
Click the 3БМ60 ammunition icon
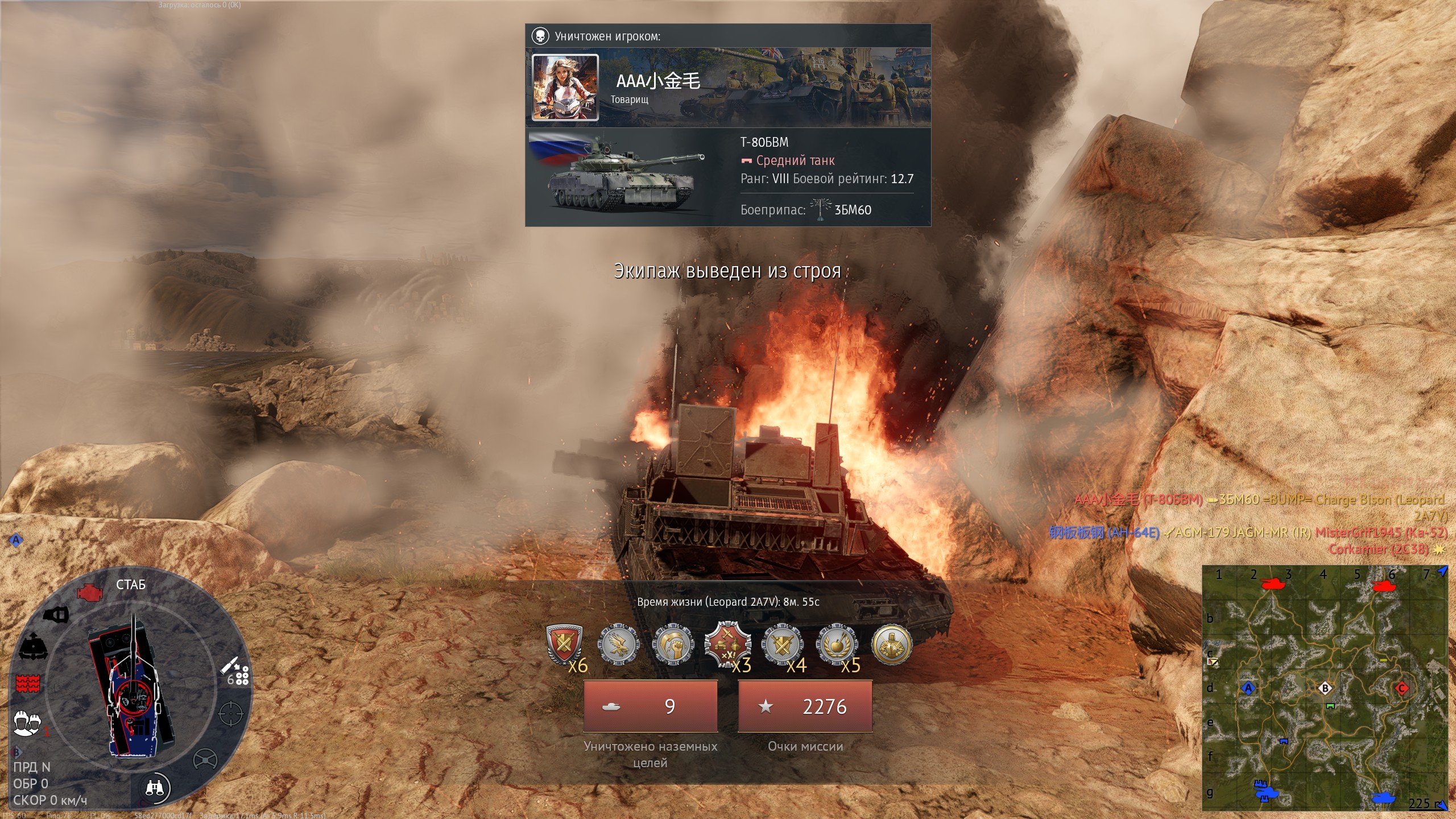[820, 209]
